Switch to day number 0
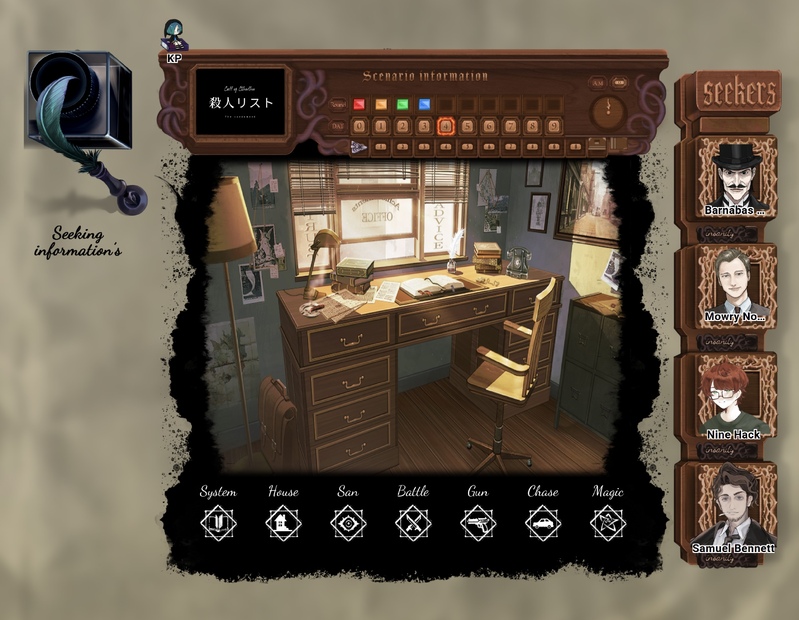Viewport: 799px width, 620px height. point(359,127)
